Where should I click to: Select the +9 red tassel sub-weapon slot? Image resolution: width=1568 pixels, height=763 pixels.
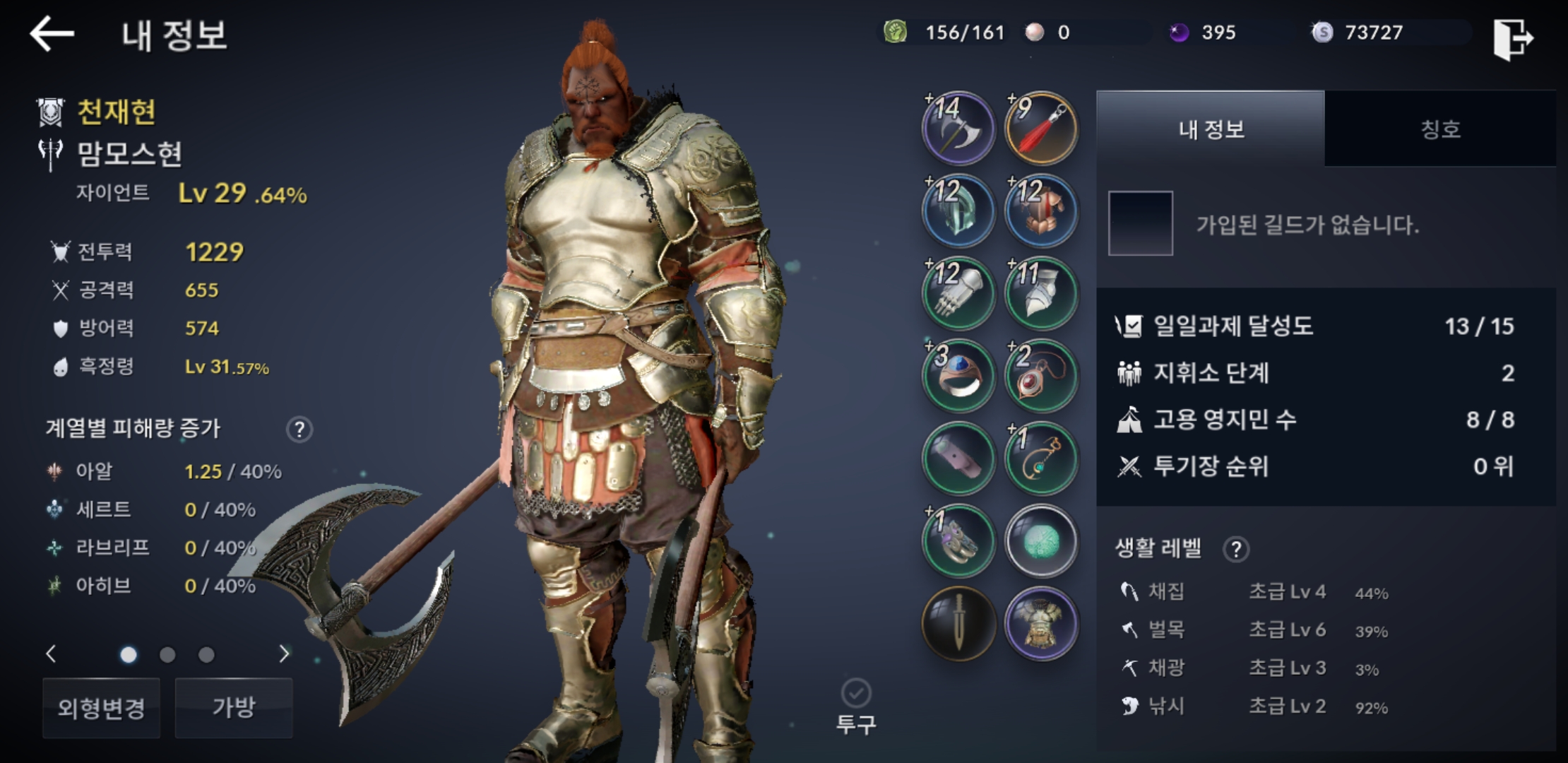[1041, 129]
